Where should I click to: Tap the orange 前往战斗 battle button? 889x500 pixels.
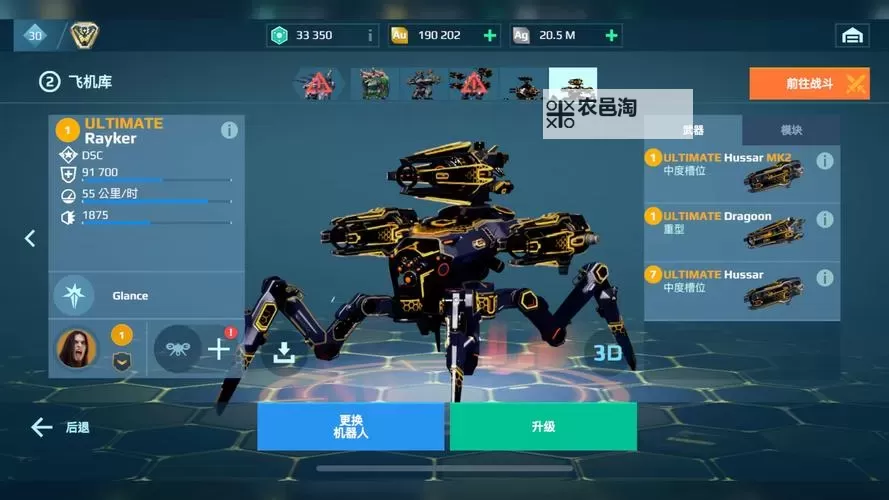coord(809,84)
